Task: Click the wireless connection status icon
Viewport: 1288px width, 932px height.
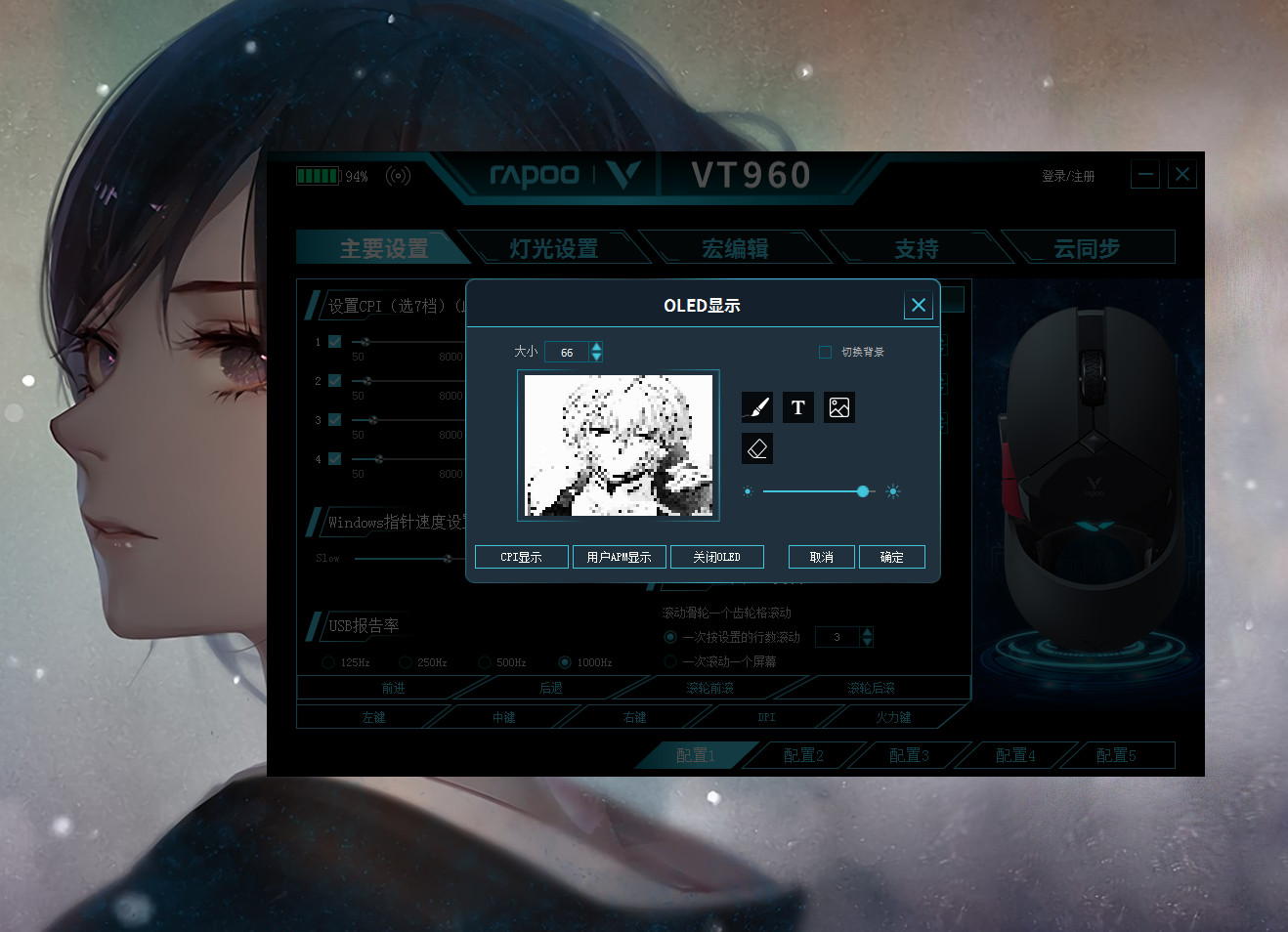Action: pos(398,175)
